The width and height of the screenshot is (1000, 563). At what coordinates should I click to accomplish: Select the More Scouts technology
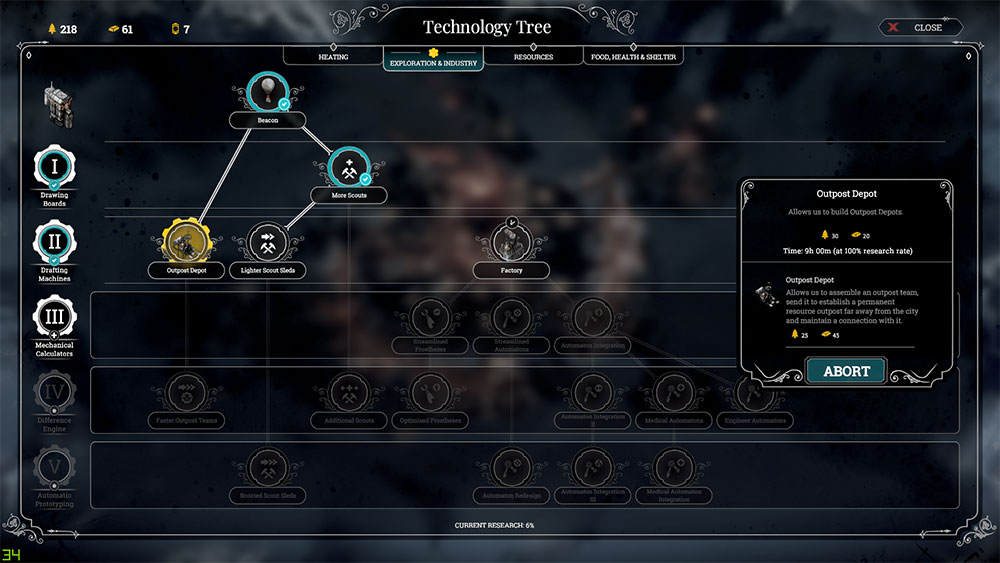coord(348,169)
